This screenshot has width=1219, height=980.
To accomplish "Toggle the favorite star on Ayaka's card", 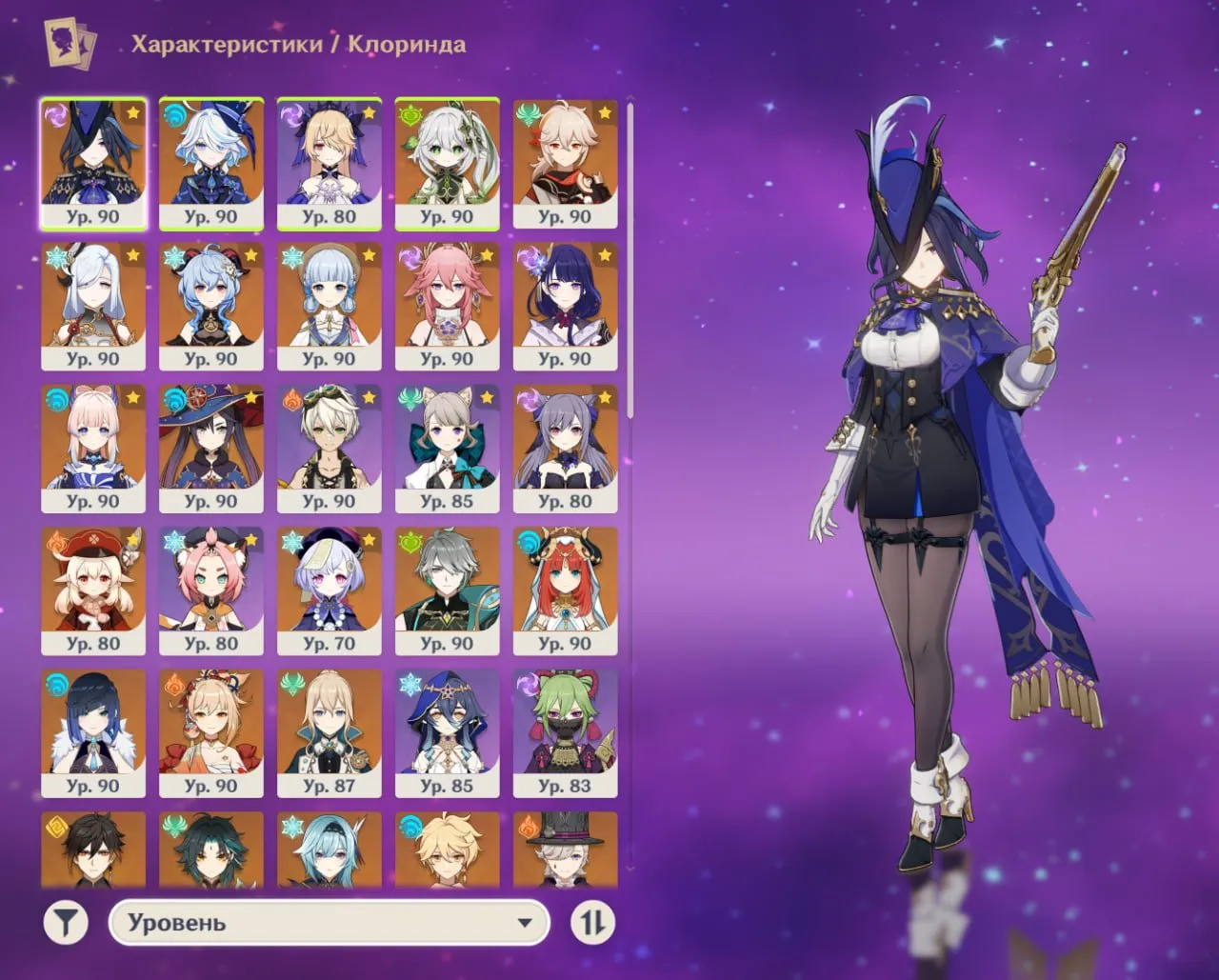I will coord(367,253).
